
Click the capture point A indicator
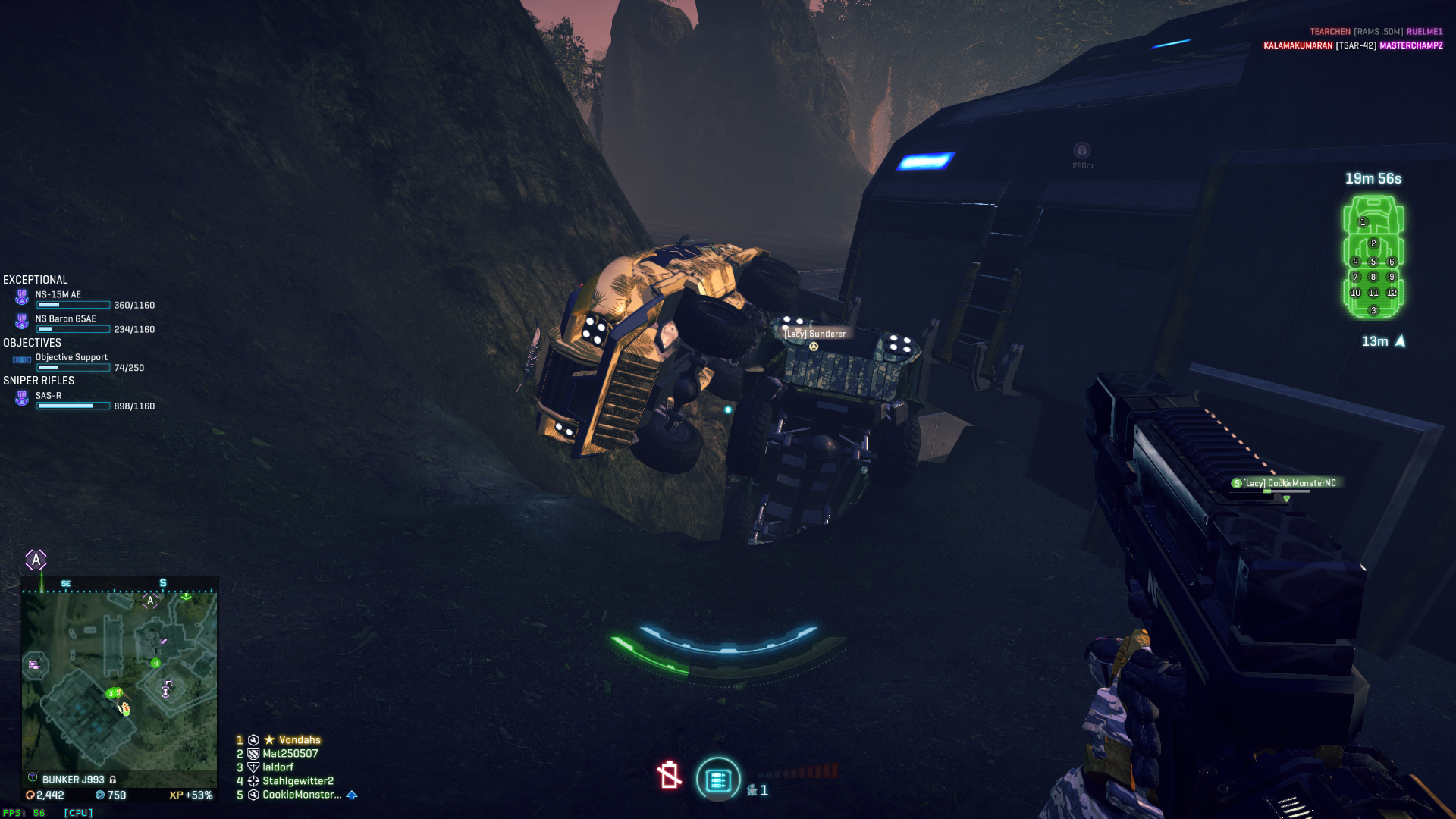pyautogui.click(x=36, y=560)
